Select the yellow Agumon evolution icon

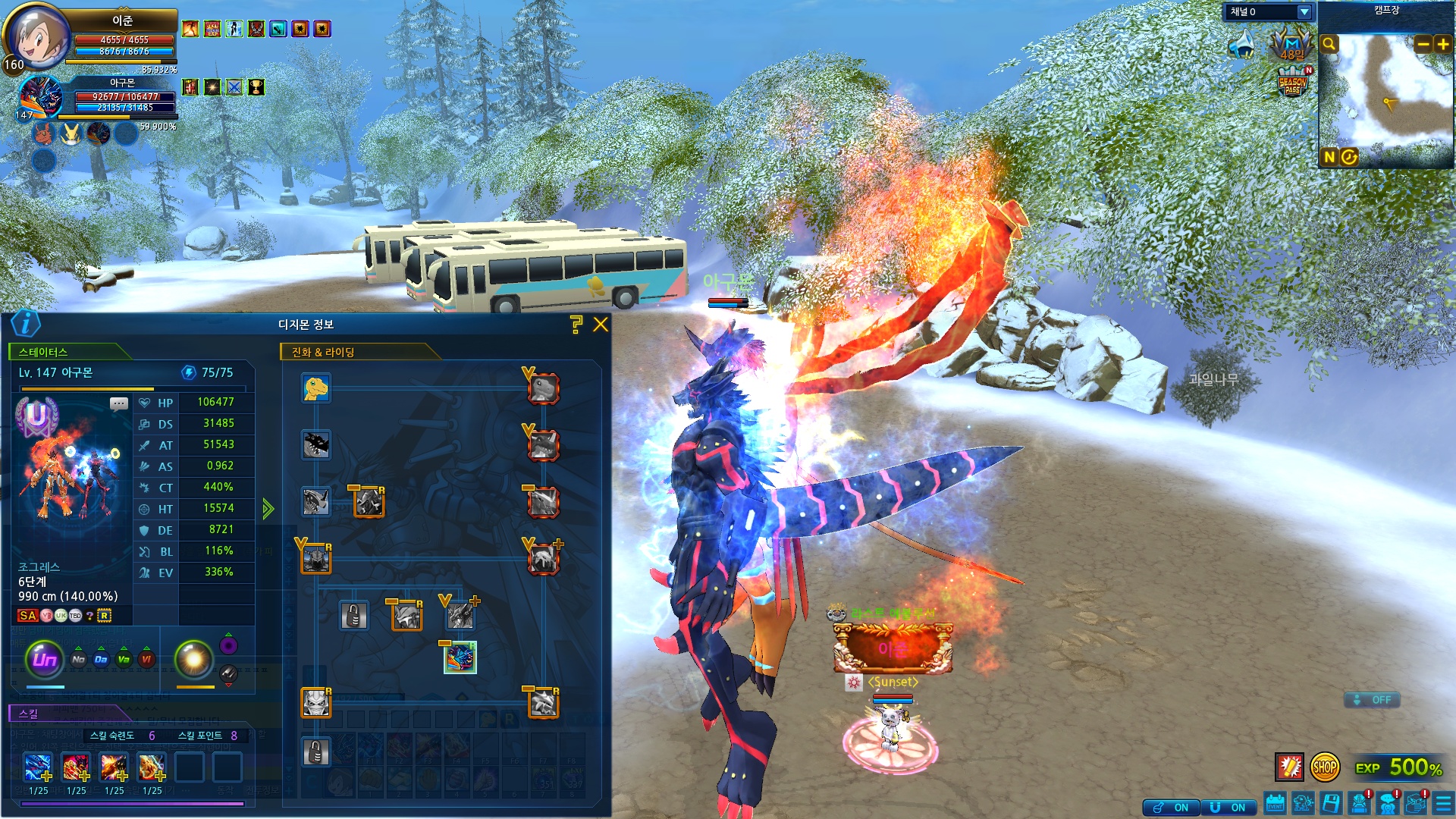[315, 388]
